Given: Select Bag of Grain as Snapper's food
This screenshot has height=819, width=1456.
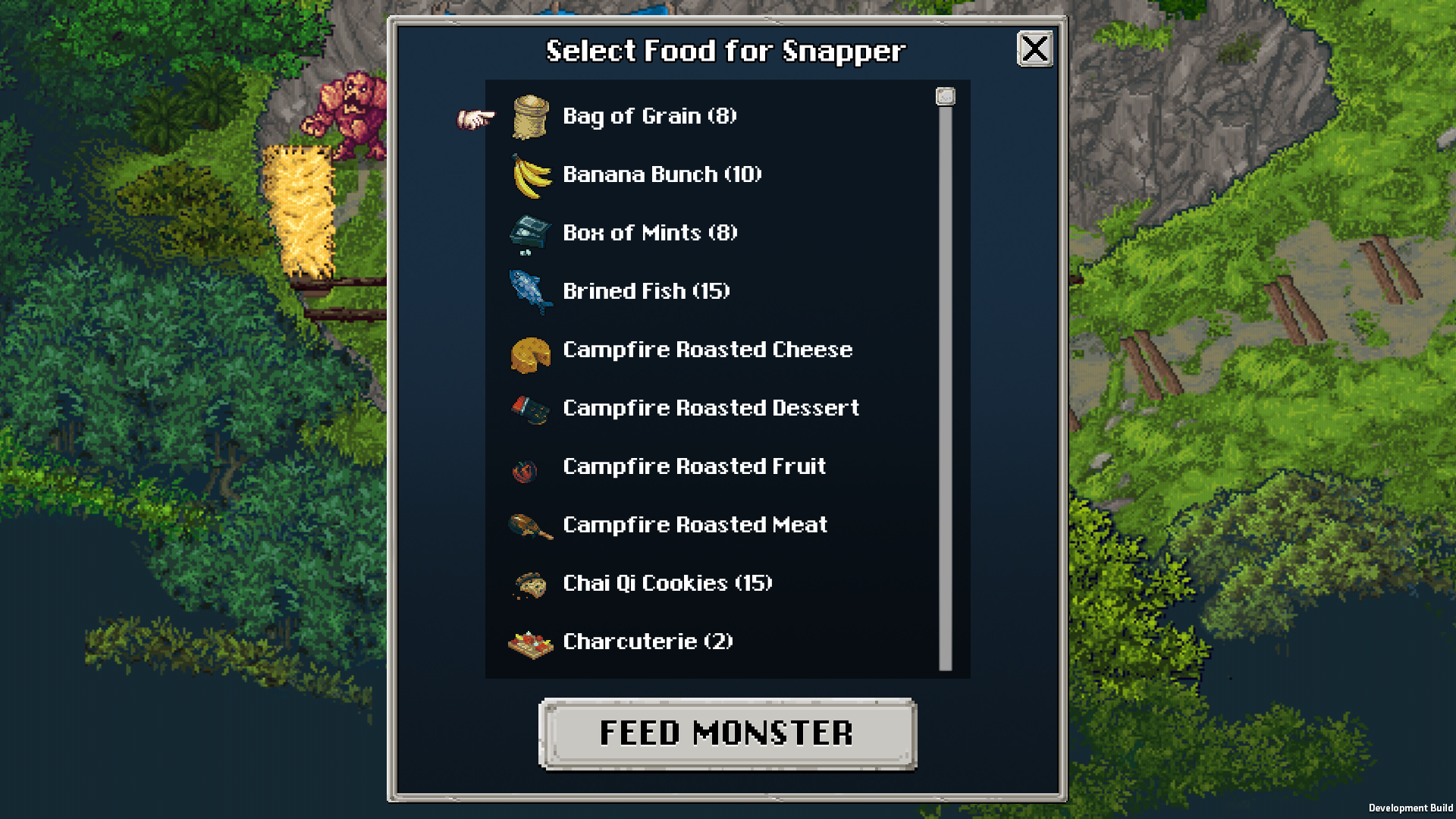Looking at the screenshot, I should click(x=648, y=117).
